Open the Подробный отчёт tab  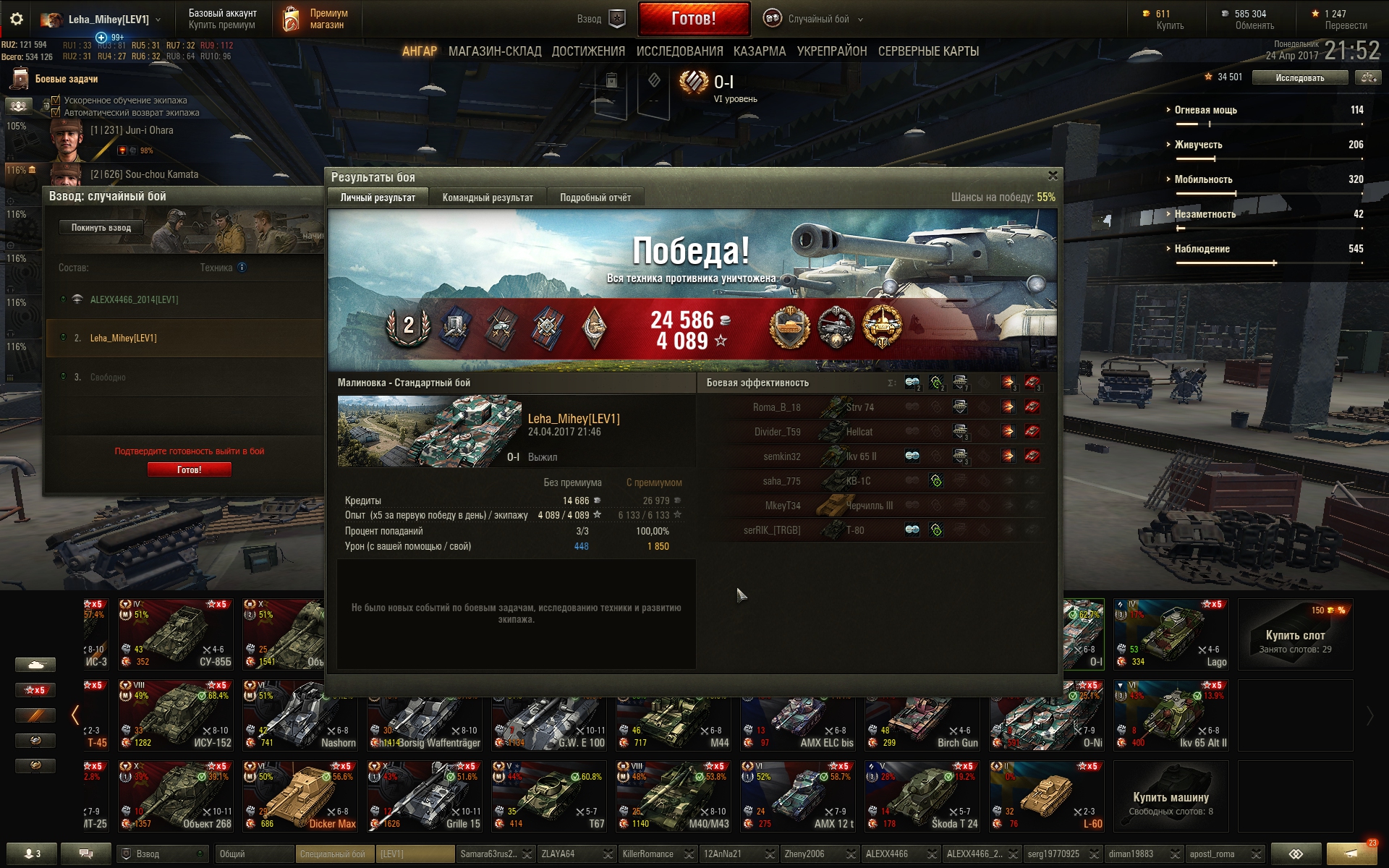(595, 197)
